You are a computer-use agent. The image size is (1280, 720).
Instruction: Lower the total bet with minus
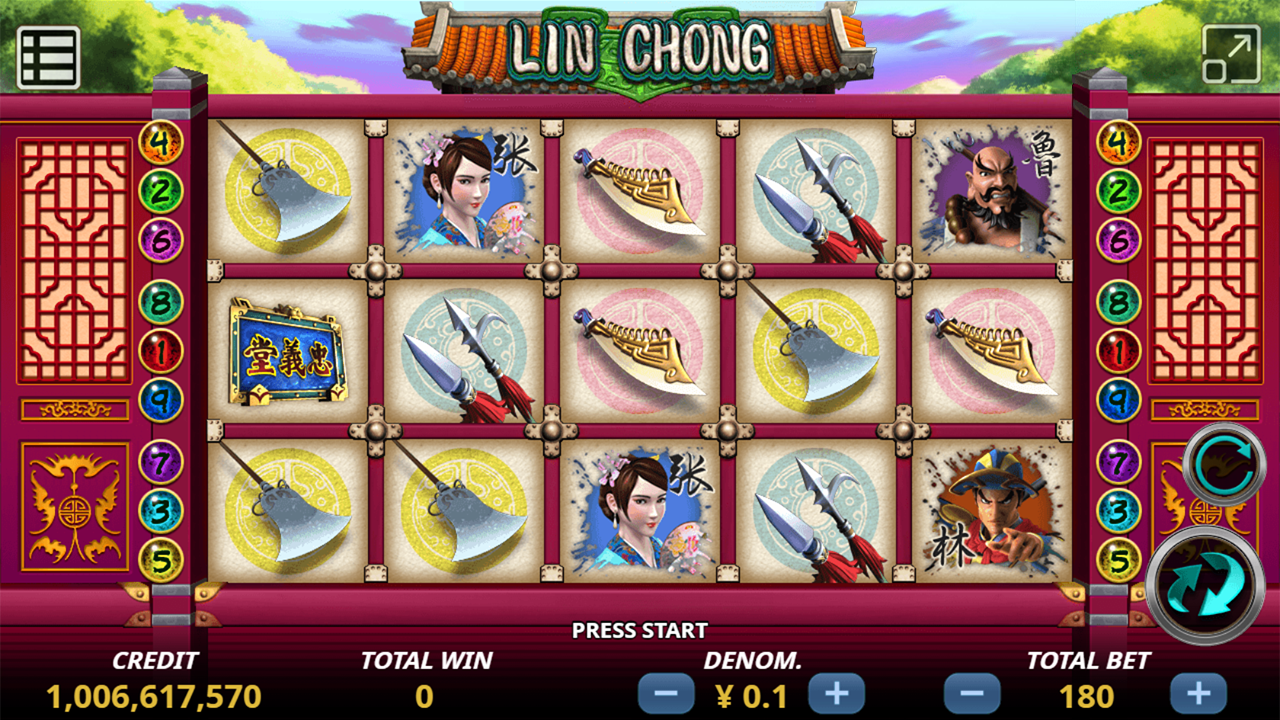(x=972, y=693)
